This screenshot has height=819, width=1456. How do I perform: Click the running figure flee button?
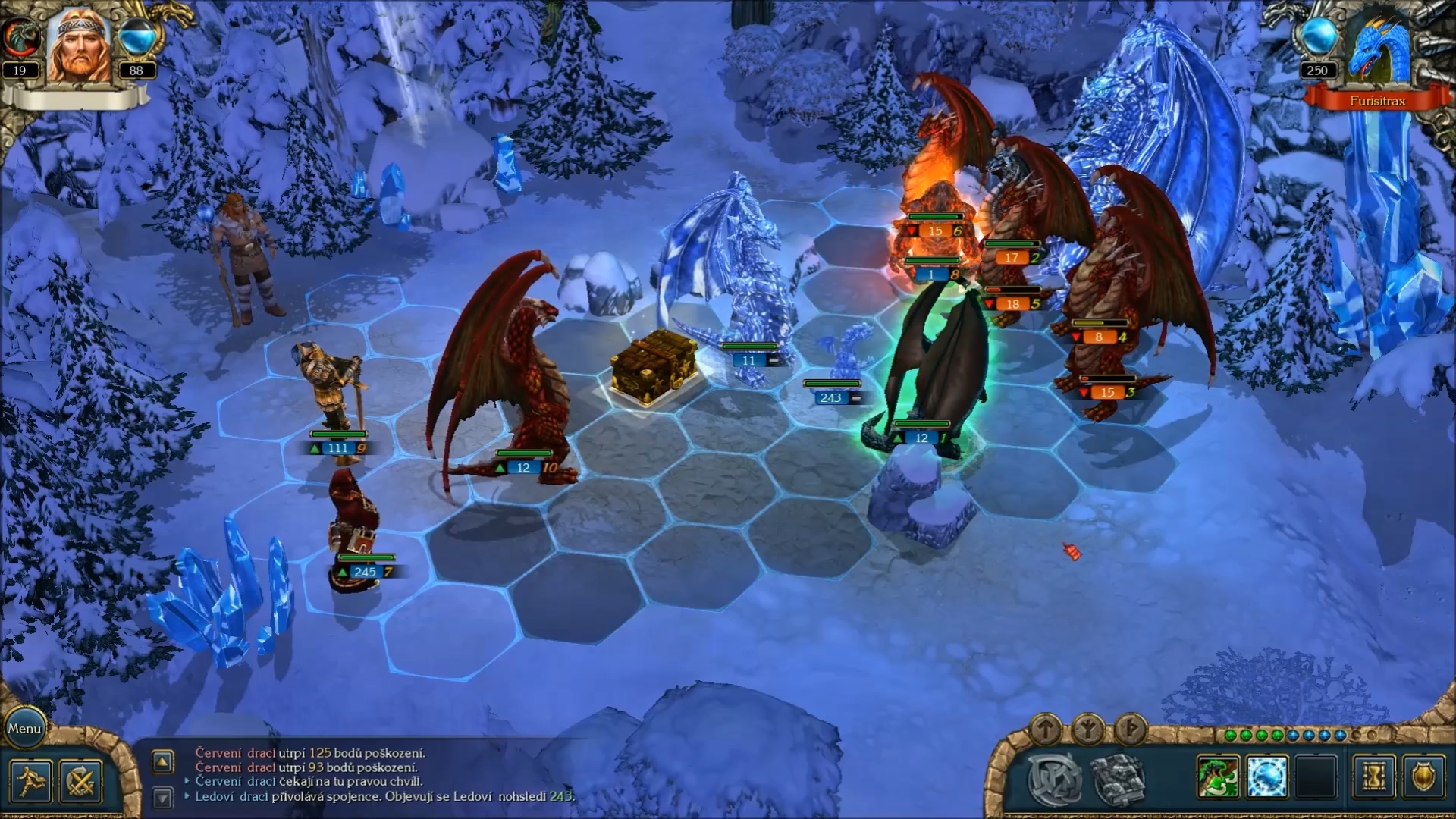click(31, 781)
